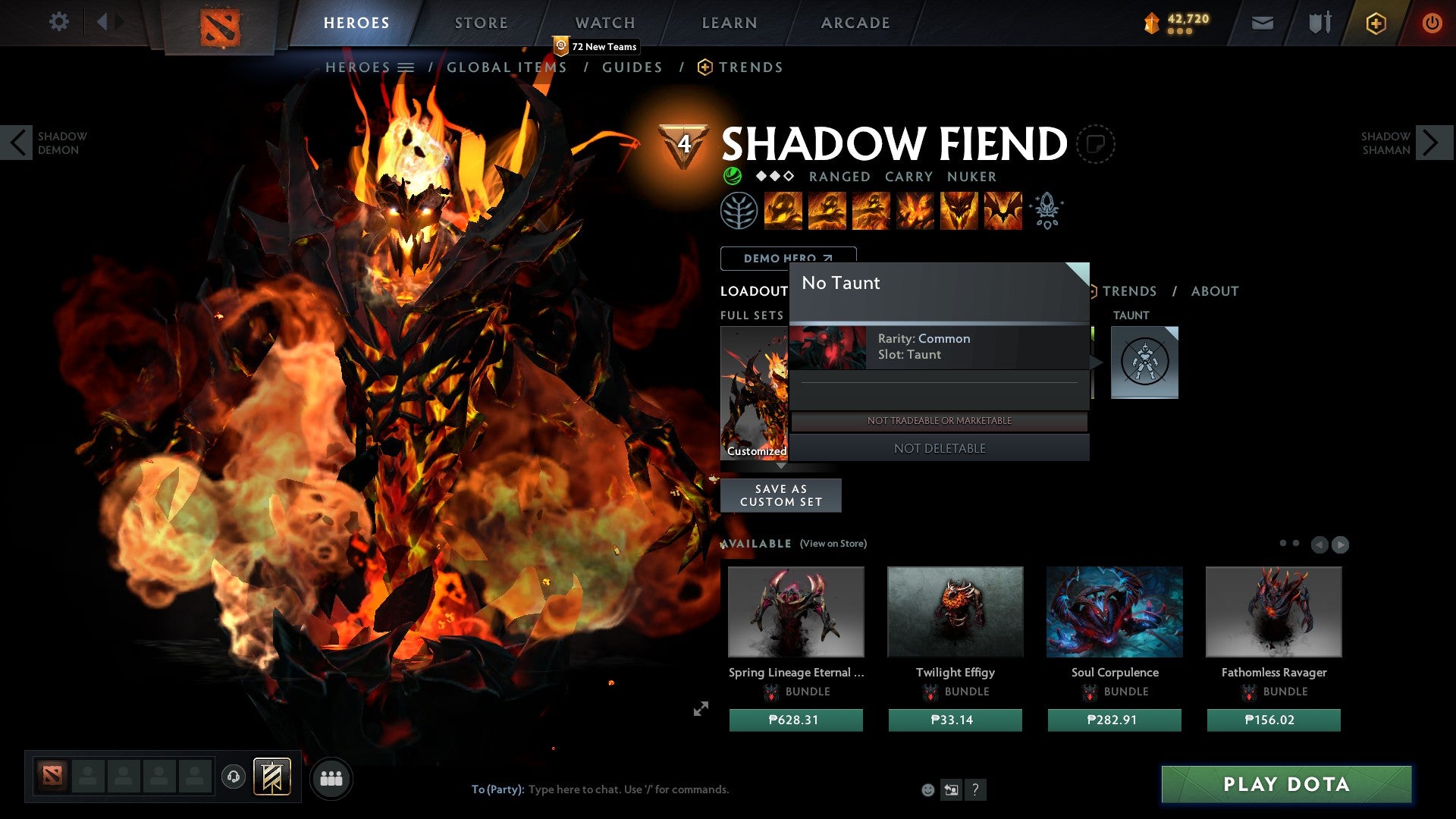1456x819 pixels.
Task: Toggle the green checkmark beside the hero name
Action: tap(731, 176)
